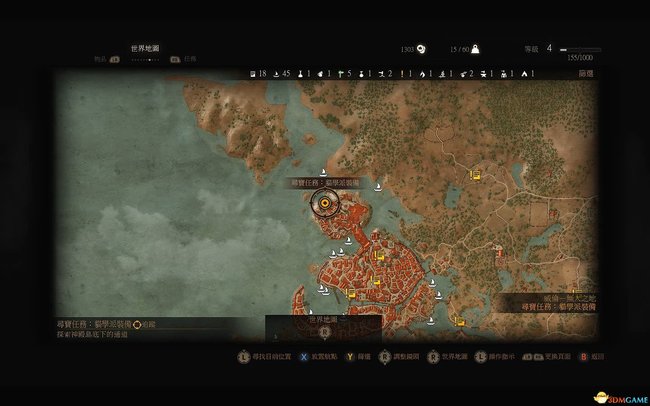Image resolution: width=650 pixels, height=406 pixels.
Task: Select the red marker east of the city
Action: click(x=498, y=252)
